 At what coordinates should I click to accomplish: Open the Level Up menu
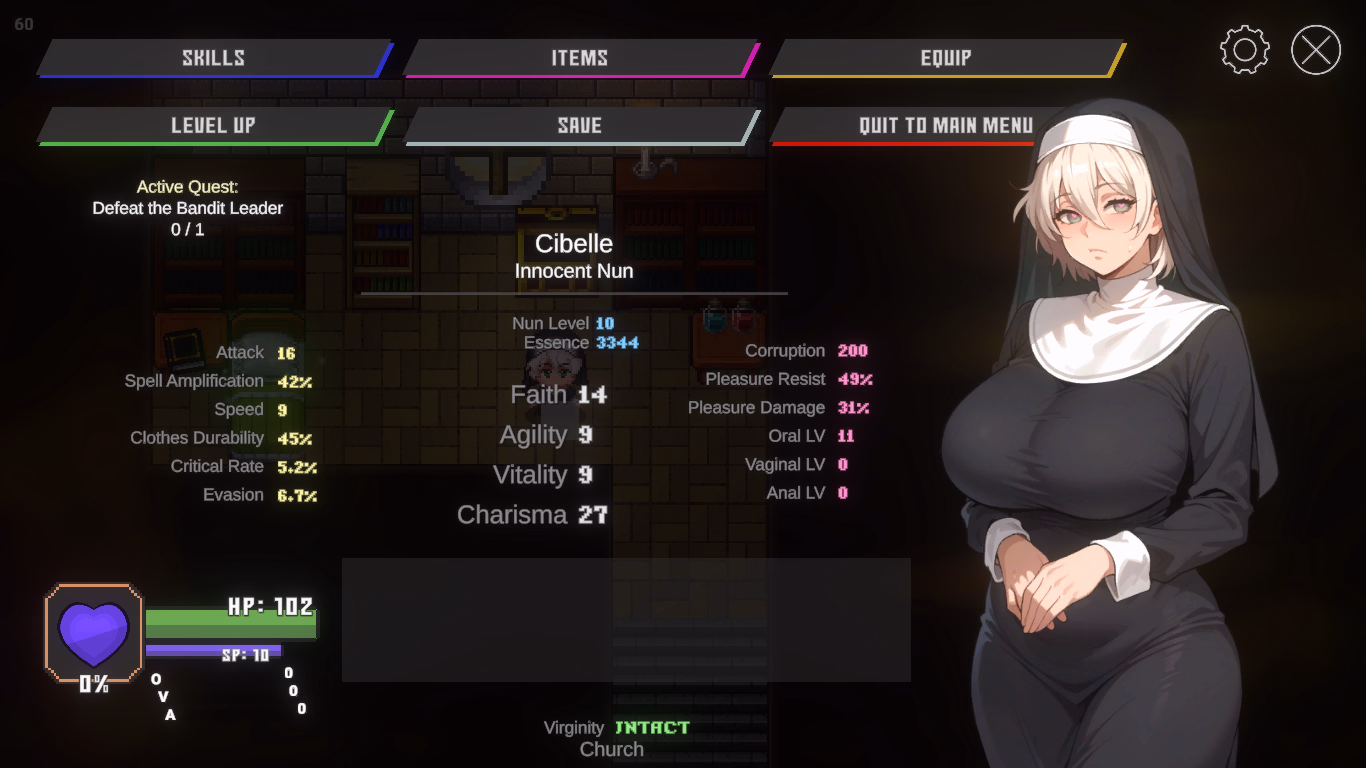[x=213, y=125]
